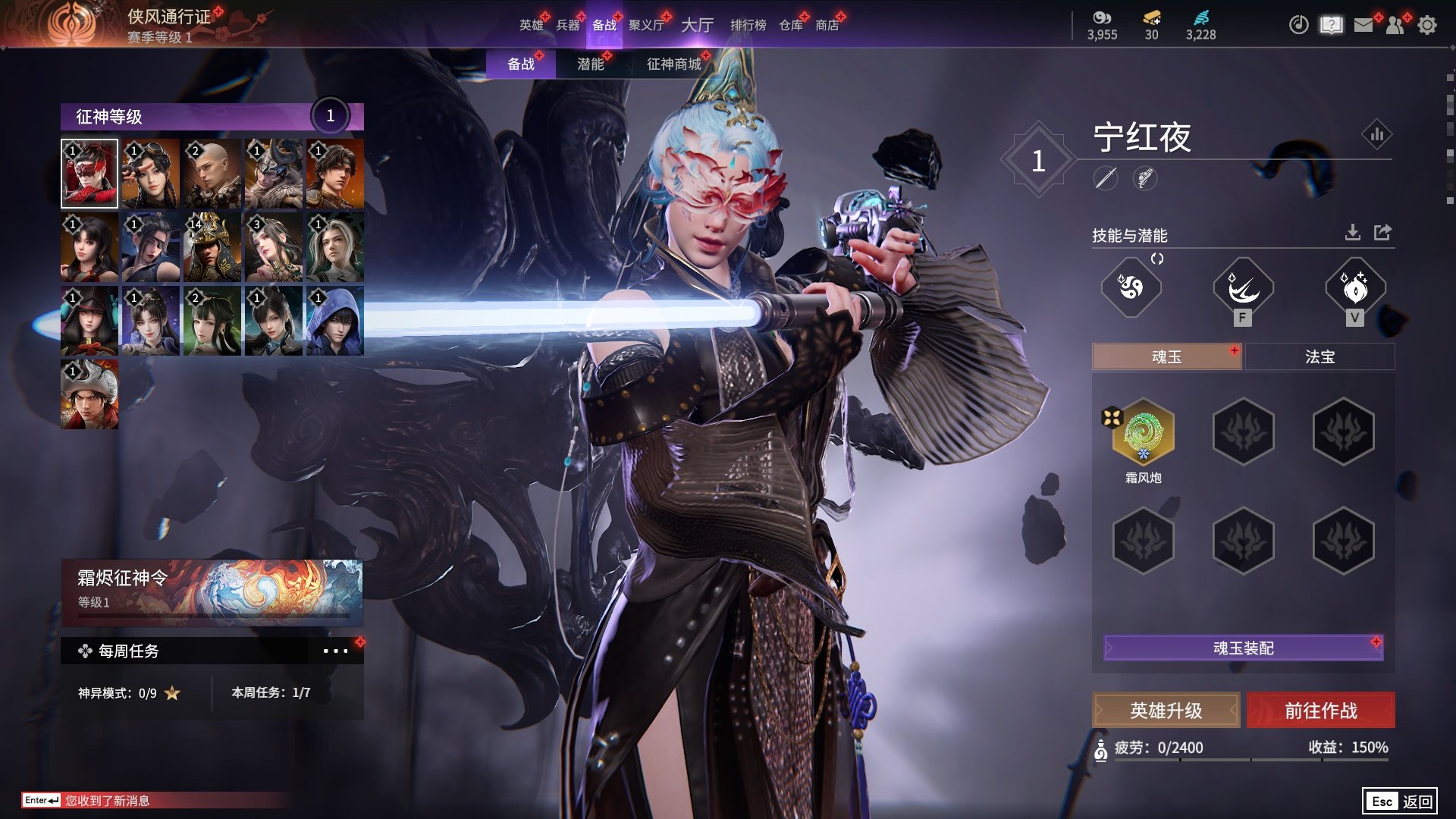Visit the 商店 shop
Viewport: 1456px width, 819px height.
pyautogui.click(x=827, y=25)
